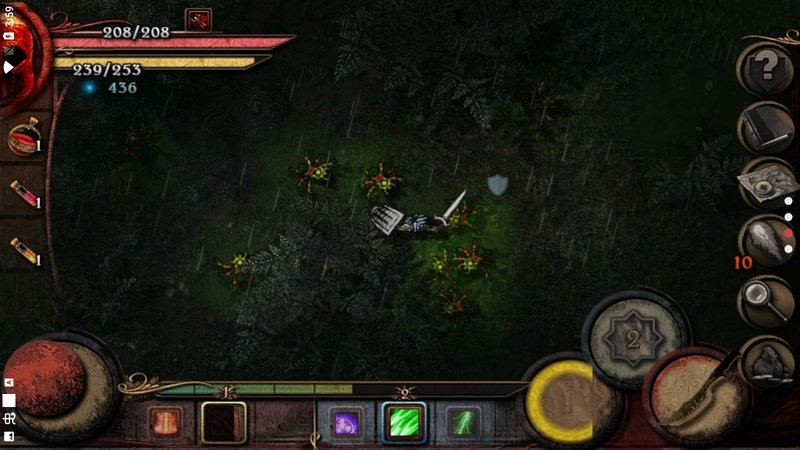Select the dark empty gold-framed hotbar slot
This screenshot has height=450, width=800.
[x=223, y=422]
